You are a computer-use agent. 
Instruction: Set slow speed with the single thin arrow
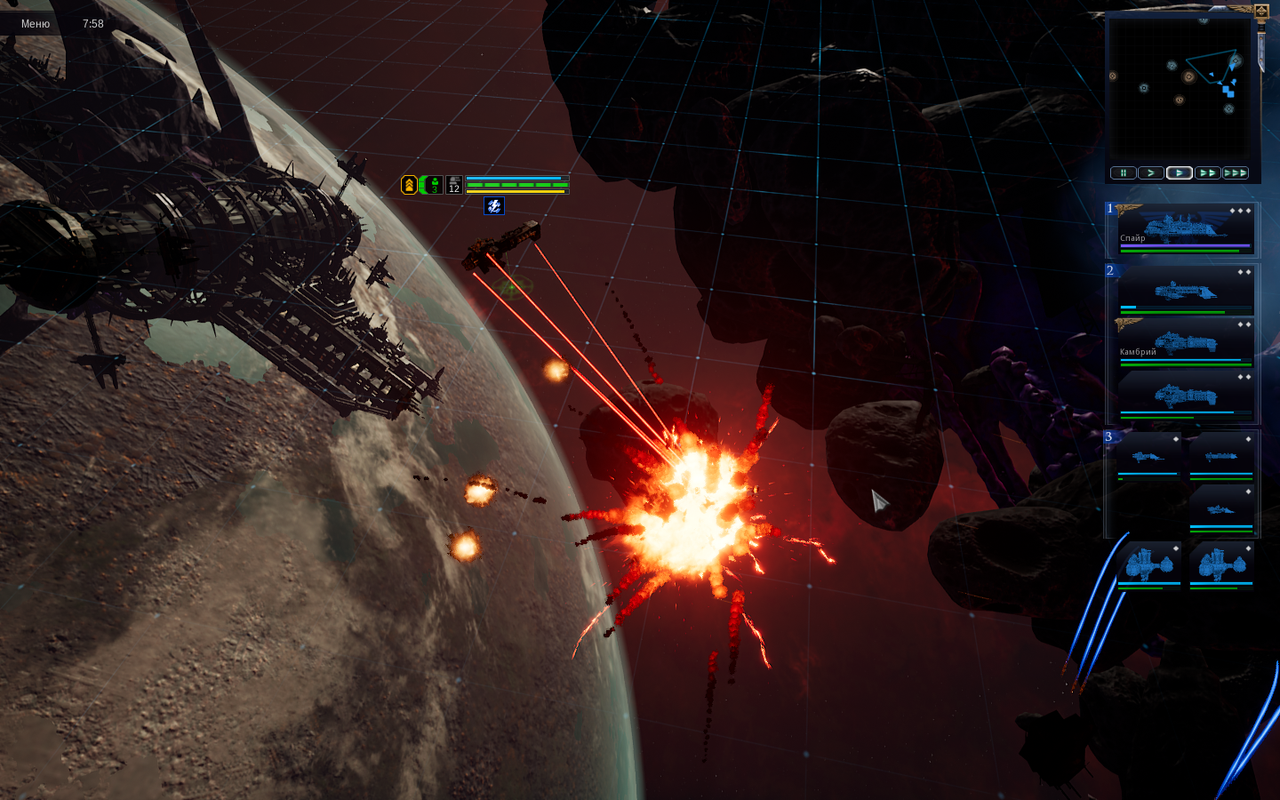tap(1151, 173)
